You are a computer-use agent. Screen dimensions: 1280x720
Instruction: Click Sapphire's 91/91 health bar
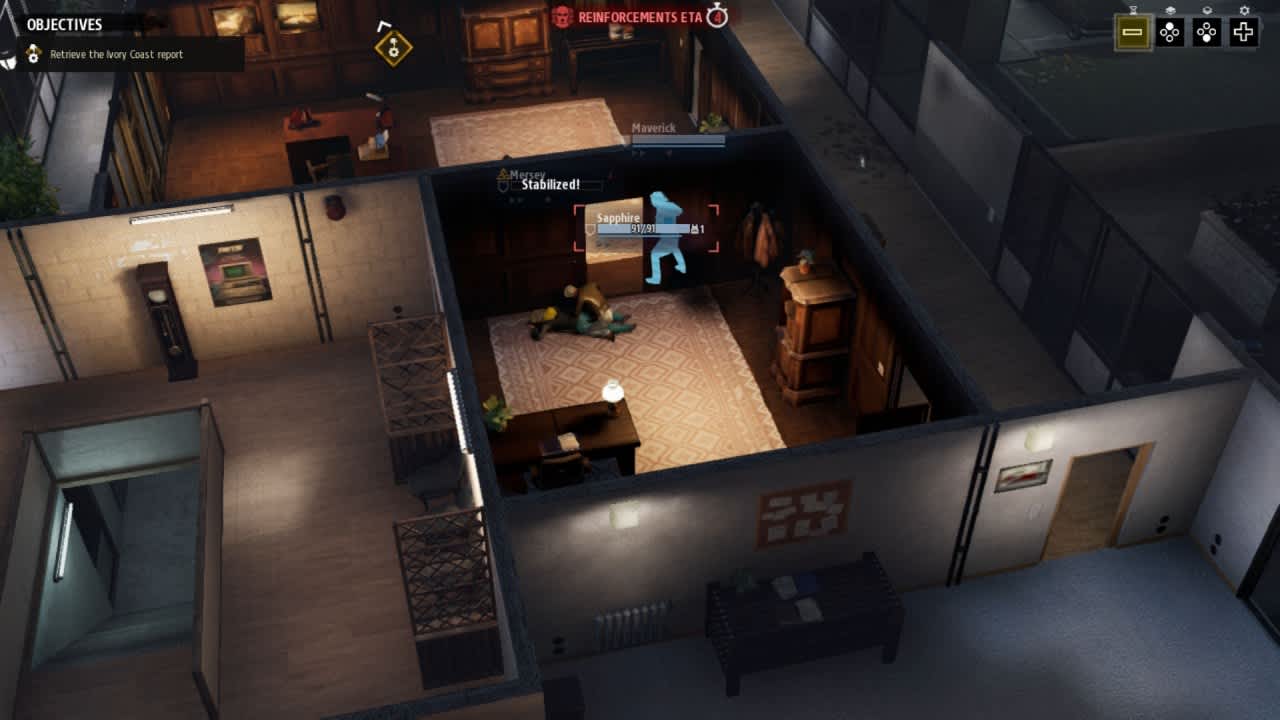[643, 229]
